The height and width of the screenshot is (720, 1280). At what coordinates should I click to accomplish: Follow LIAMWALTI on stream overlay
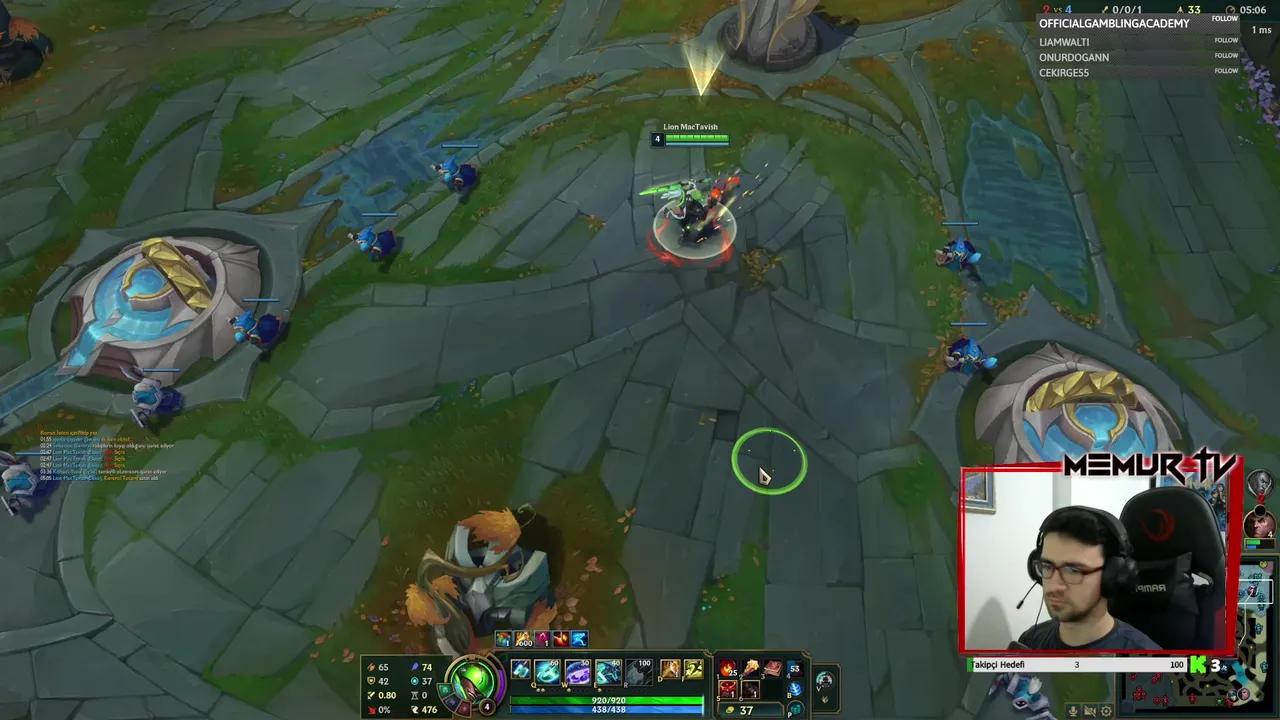tap(1226, 42)
